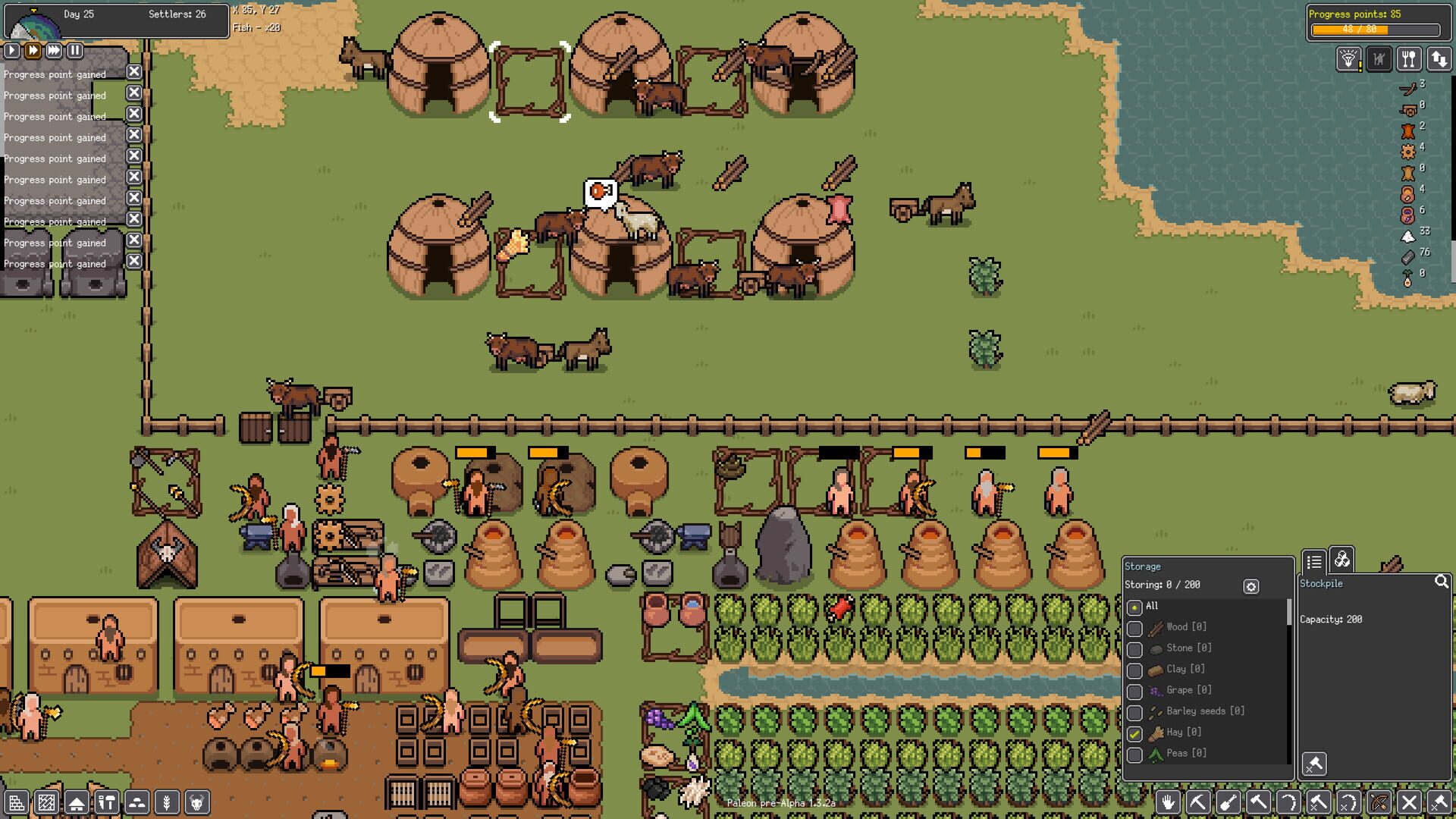Switch to the Stockpile list tab
Viewport: 1456px width, 819px height.
tap(1315, 562)
